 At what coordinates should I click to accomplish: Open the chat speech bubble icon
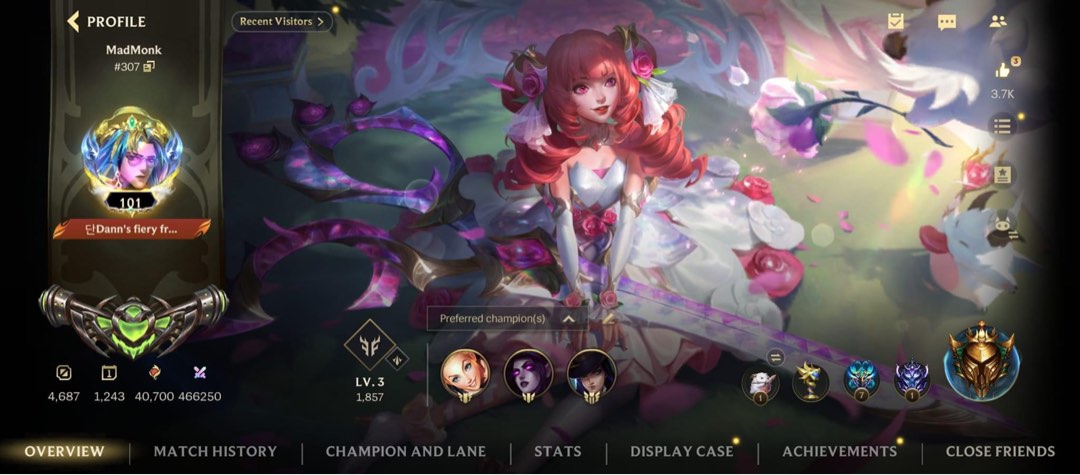click(x=947, y=22)
